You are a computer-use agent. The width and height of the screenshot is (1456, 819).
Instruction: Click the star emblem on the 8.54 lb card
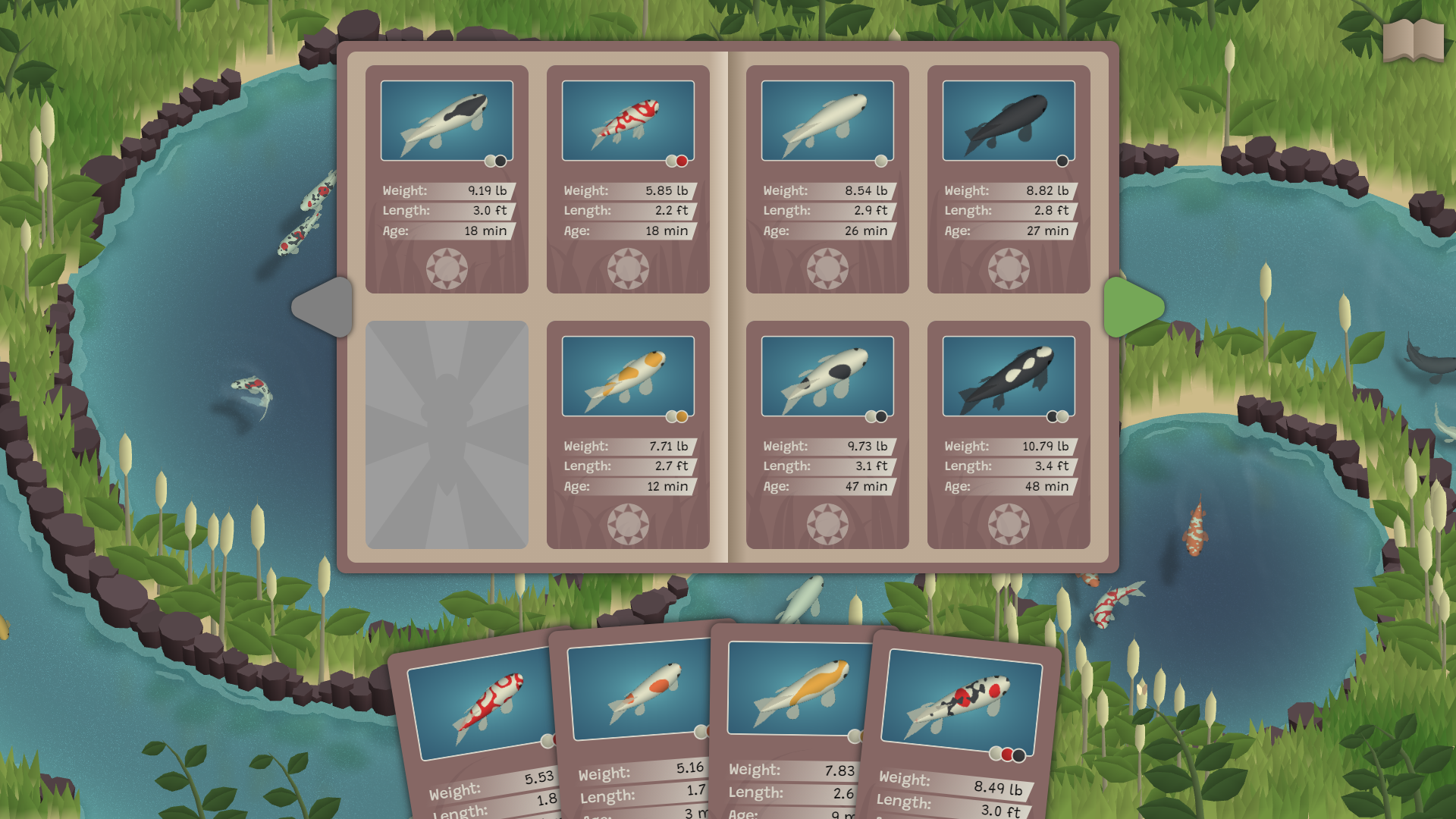[827, 268]
